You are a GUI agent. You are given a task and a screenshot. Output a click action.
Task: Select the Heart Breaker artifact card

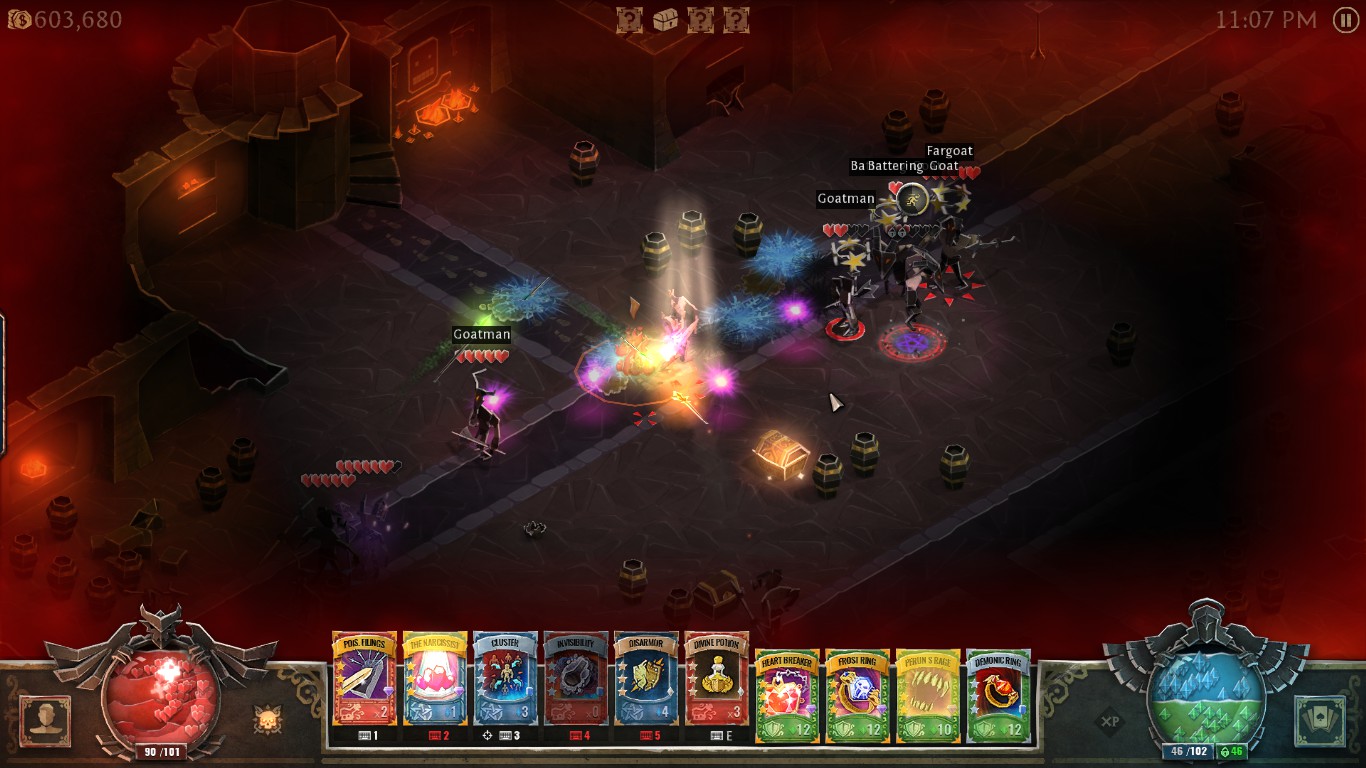[787, 695]
